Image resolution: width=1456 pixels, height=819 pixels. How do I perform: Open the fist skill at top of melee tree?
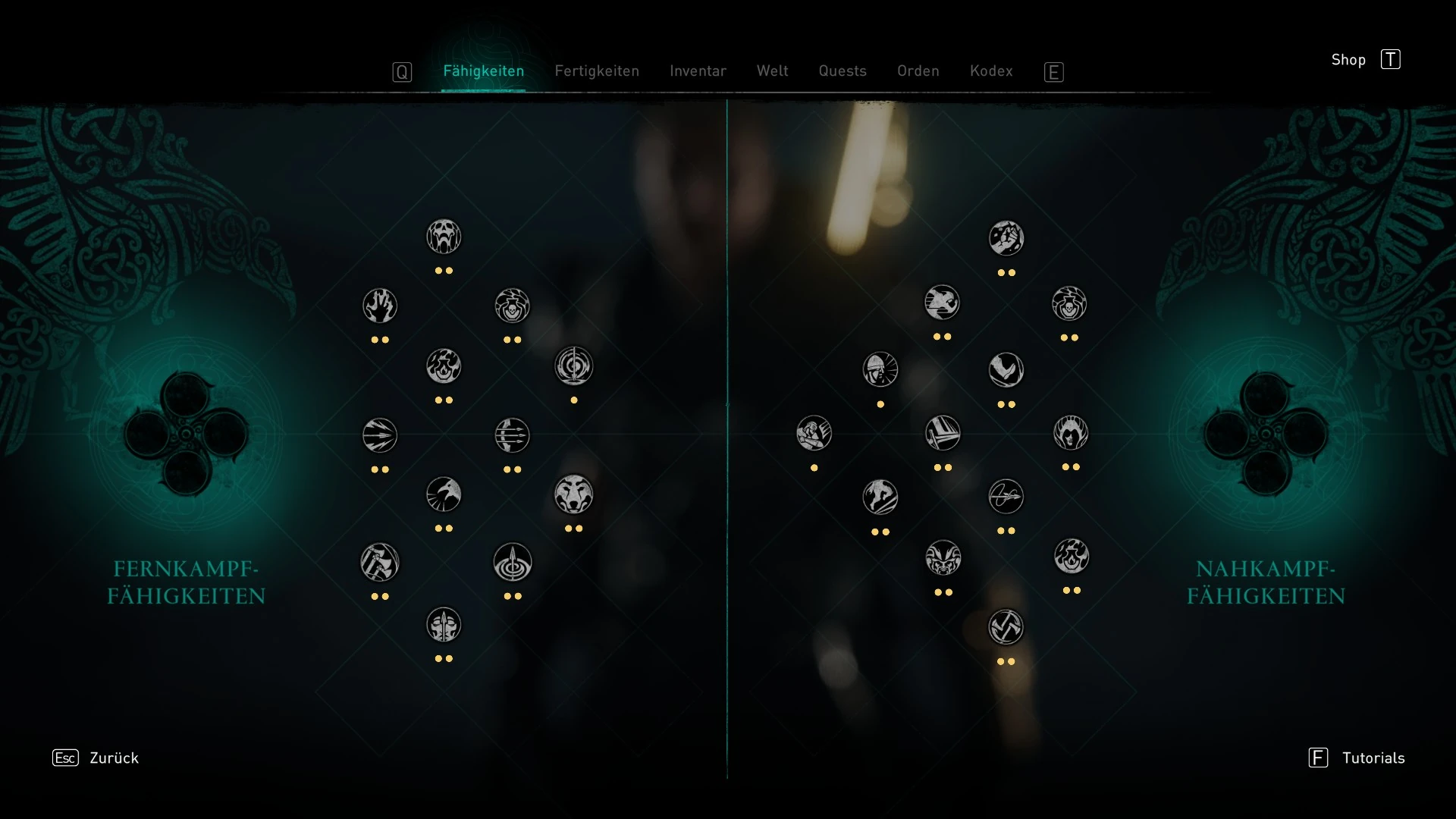pos(1006,238)
